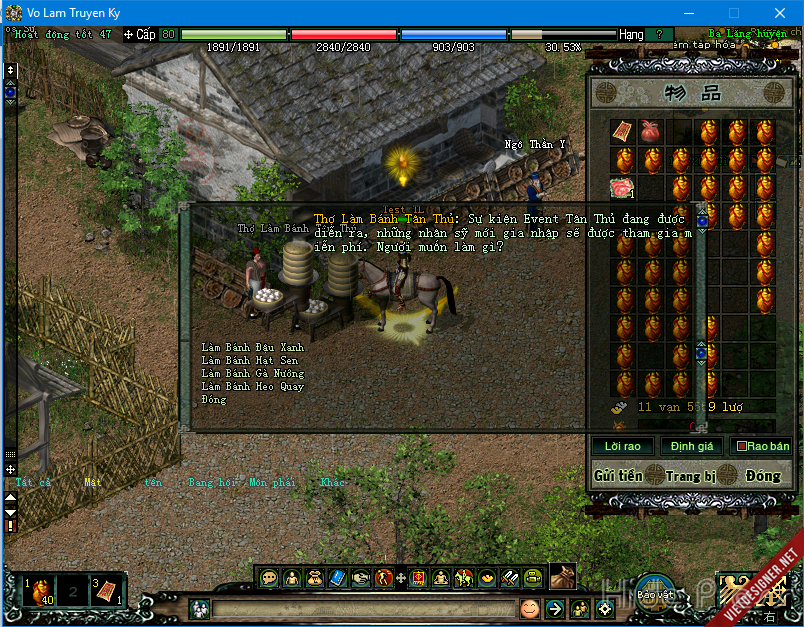The width and height of the screenshot is (804, 627).
Task: Show the Tất cả chat channel
Action: click(x=33, y=483)
